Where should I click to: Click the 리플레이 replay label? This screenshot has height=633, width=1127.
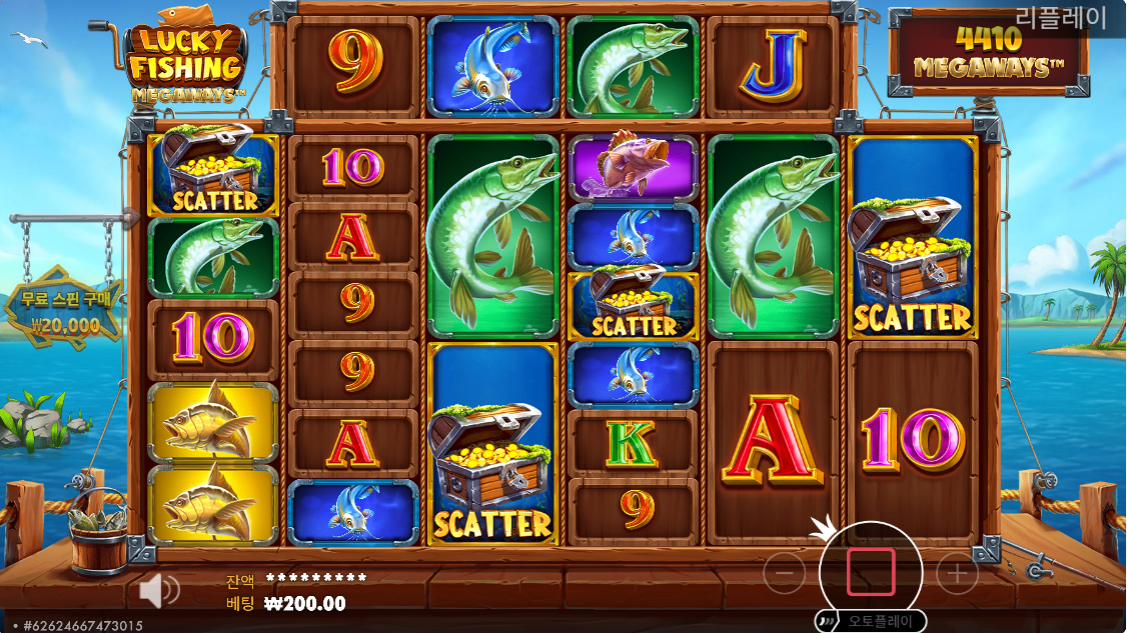click(1061, 17)
